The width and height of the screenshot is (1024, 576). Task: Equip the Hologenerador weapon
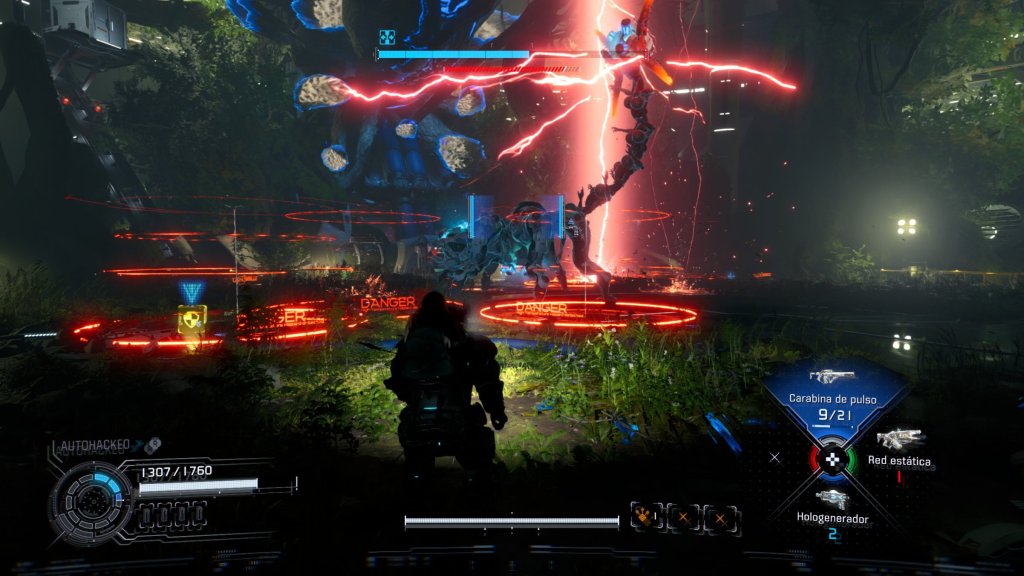[x=831, y=498]
